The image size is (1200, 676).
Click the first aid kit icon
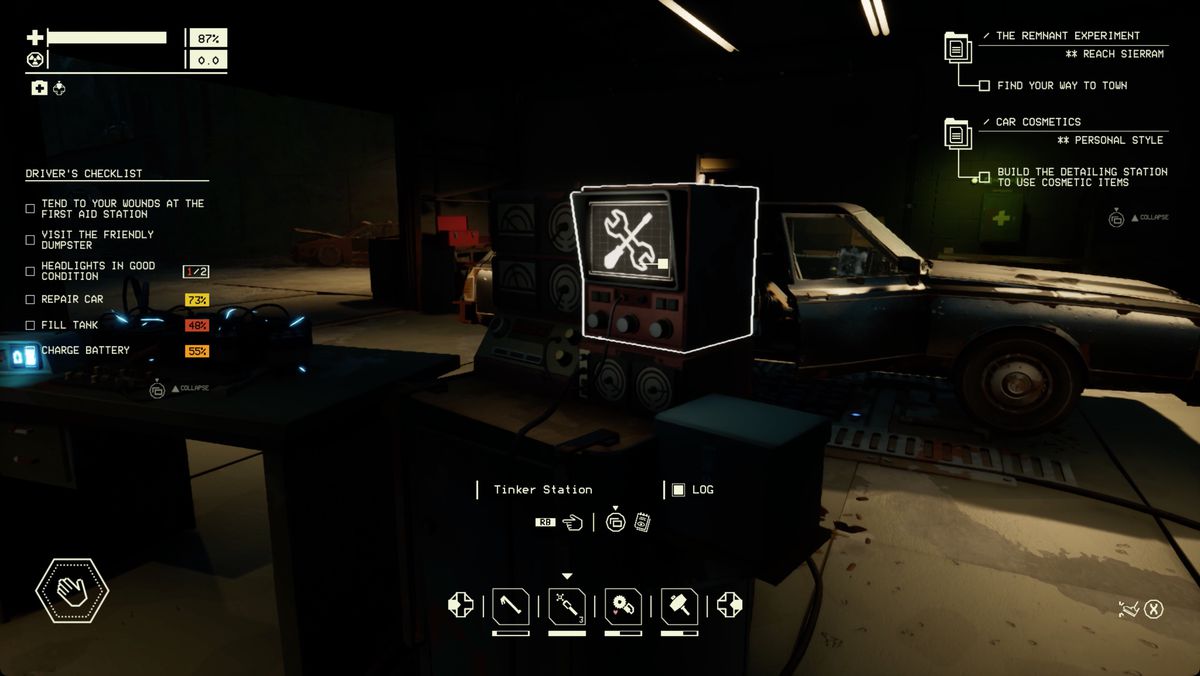[x=39, y=89]
